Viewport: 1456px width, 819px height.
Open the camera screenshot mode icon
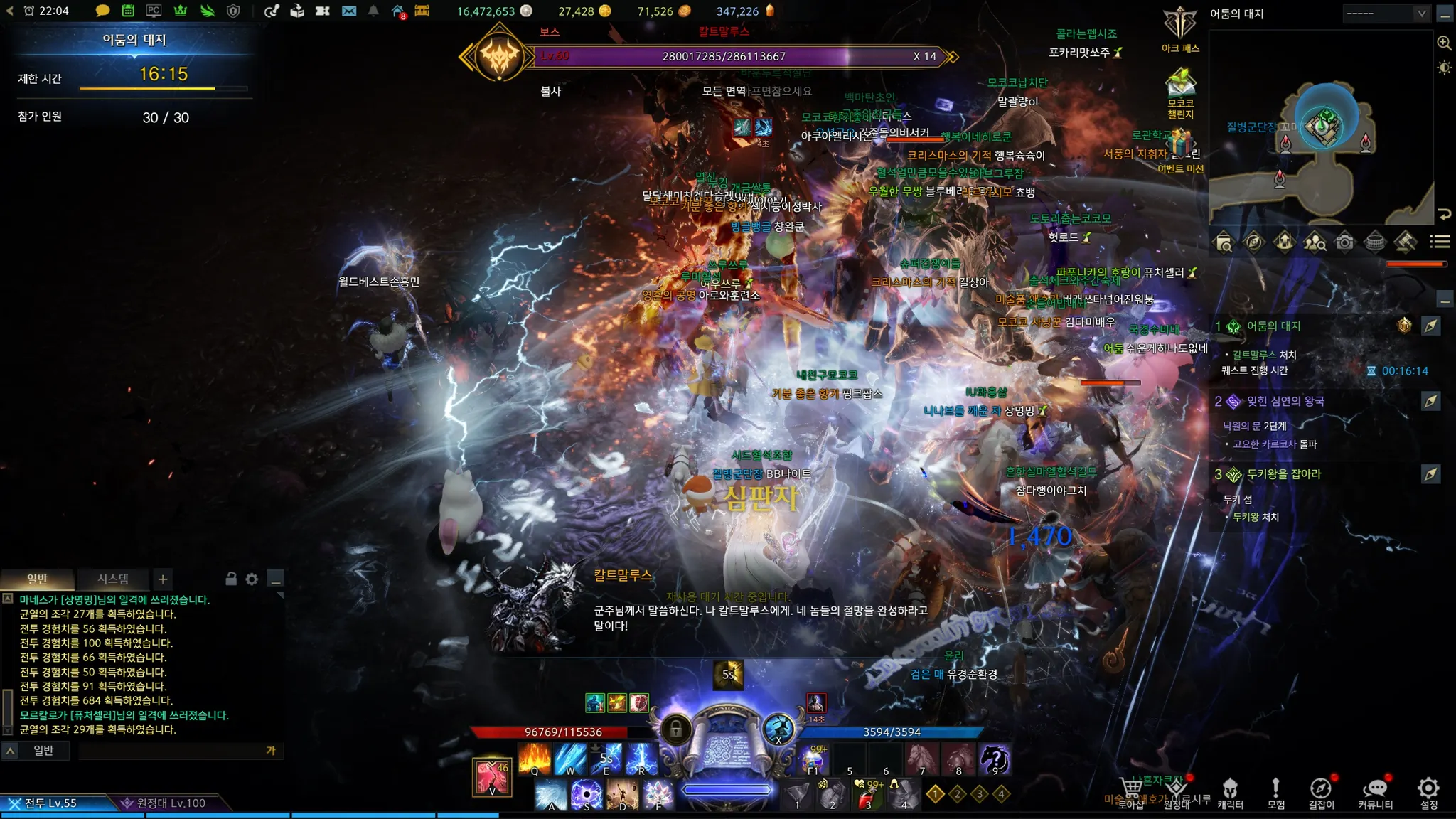click(1344, 242)
